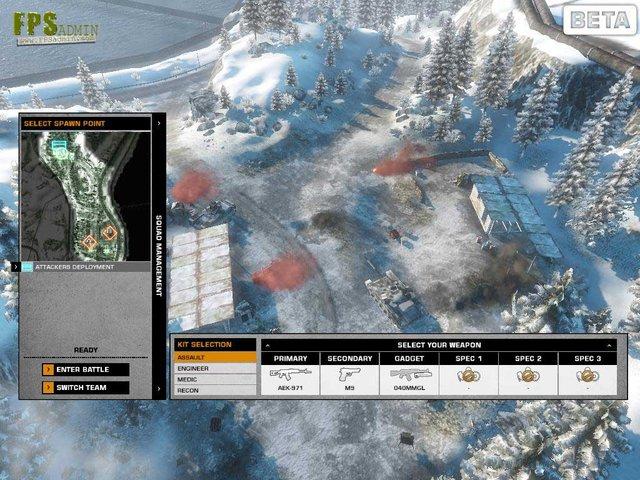Expand the Squad Management side panel
The height and width of the screenshot is (480, 640).
(x=159, y=250)
